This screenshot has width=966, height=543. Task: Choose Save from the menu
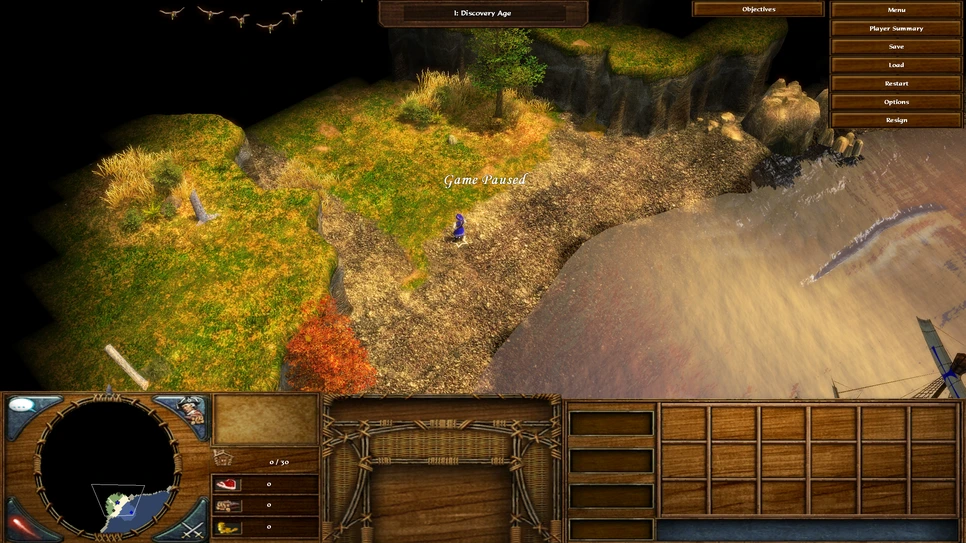tap(896, 47)
